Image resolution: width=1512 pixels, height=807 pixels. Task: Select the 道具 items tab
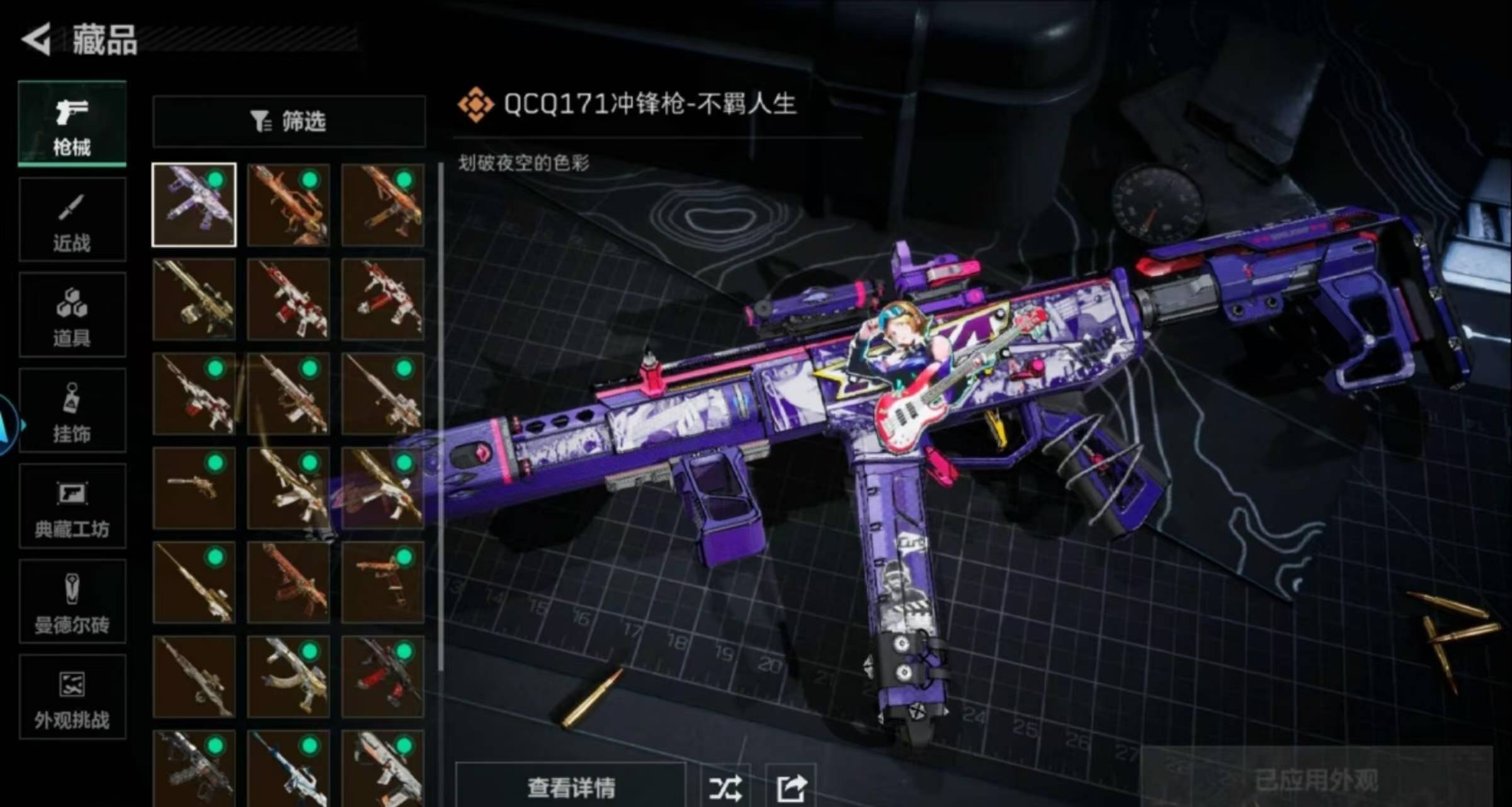72,315
